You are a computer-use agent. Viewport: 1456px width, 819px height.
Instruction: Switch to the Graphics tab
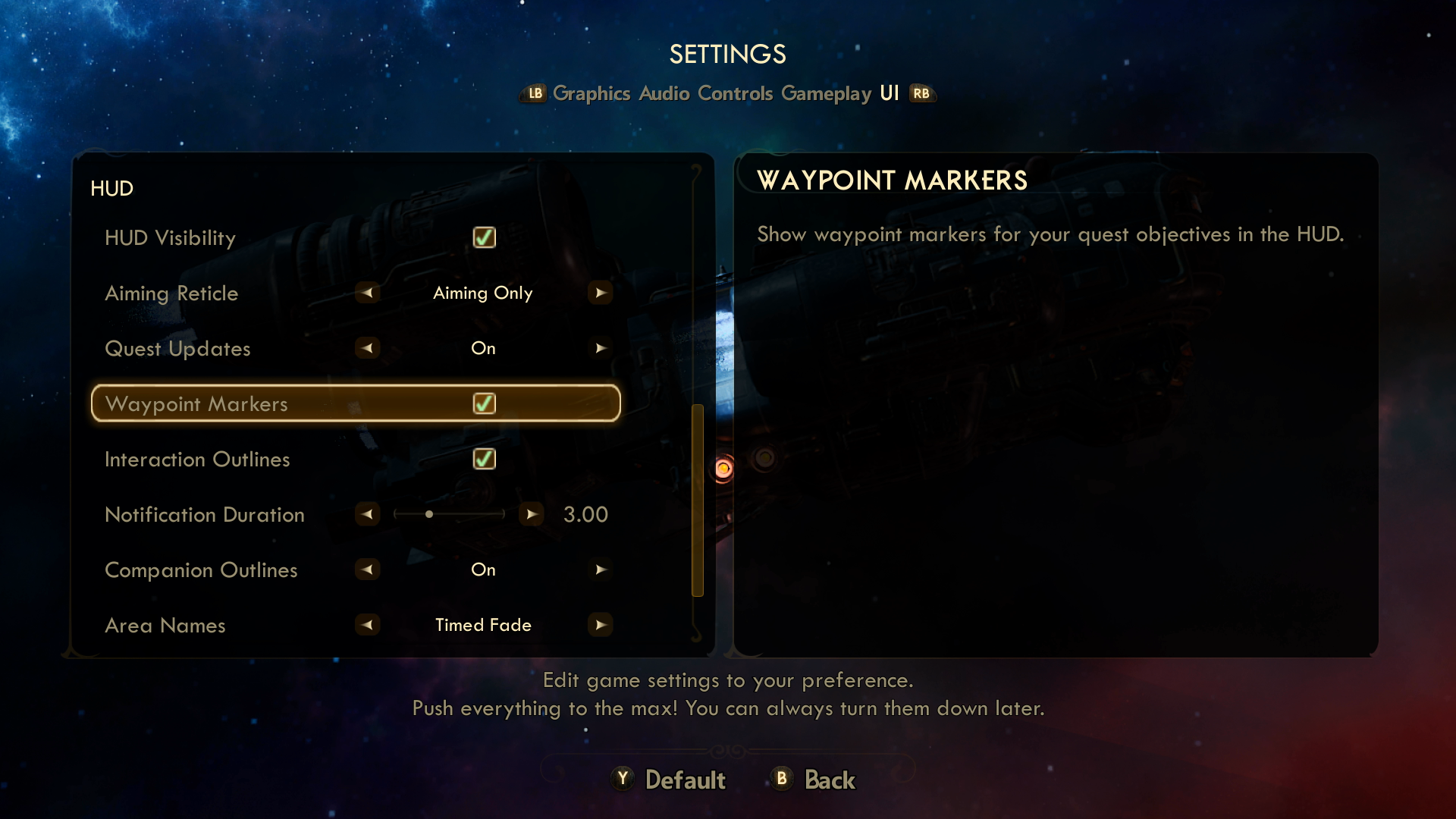pyautogui.click(x=592, y=93)
